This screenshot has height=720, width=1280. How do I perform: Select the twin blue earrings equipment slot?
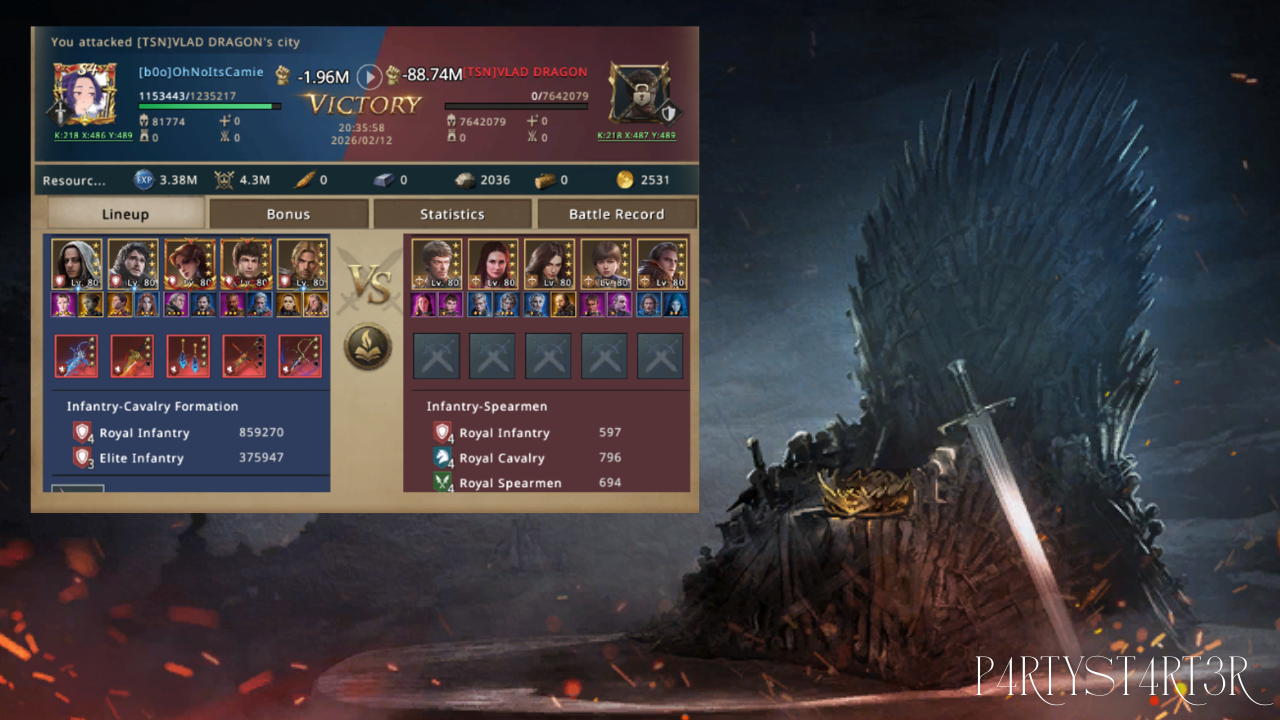pyautogui.click(x=189, y=356)
